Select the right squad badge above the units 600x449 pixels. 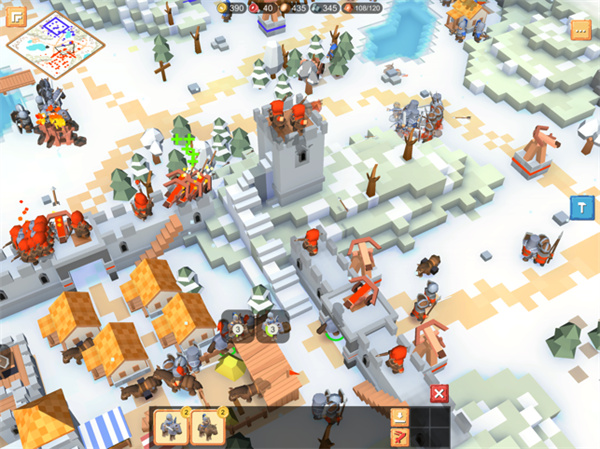coord(272,328)
